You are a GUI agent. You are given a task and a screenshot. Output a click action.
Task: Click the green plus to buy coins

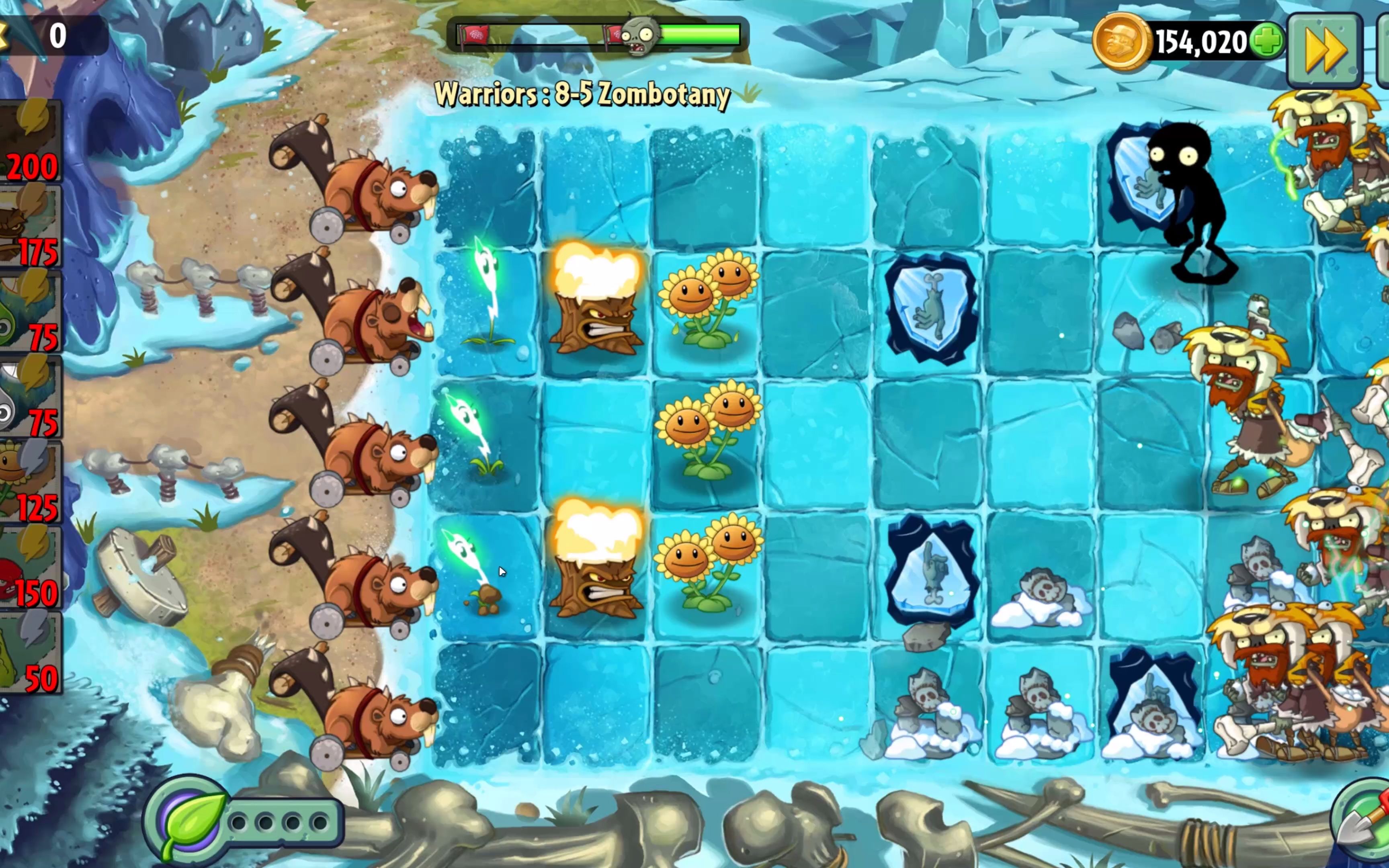[x=1267, y=41]
